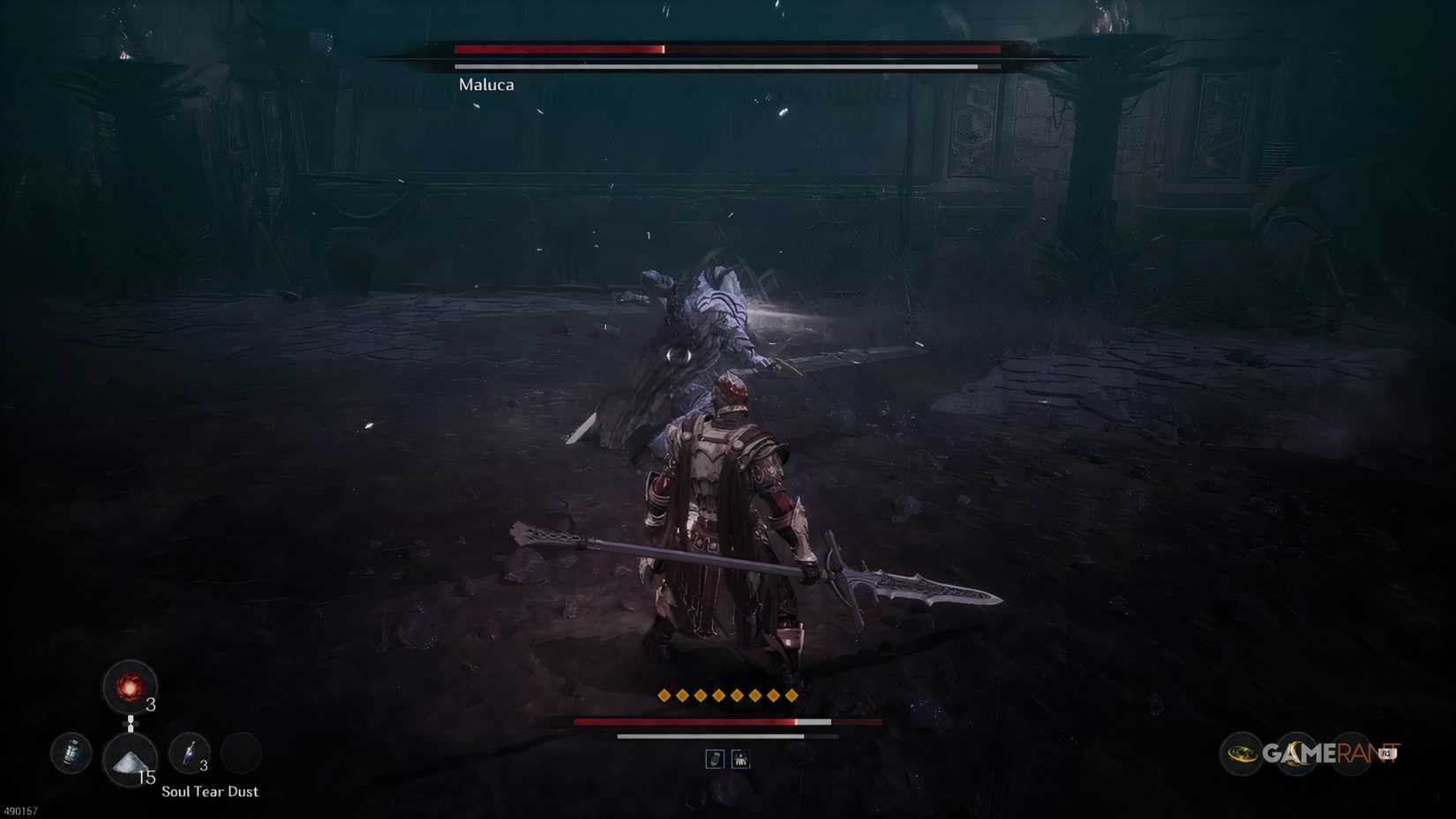
Task: Toggle the last orange diamond spell charge
Action: click(791, 695)
